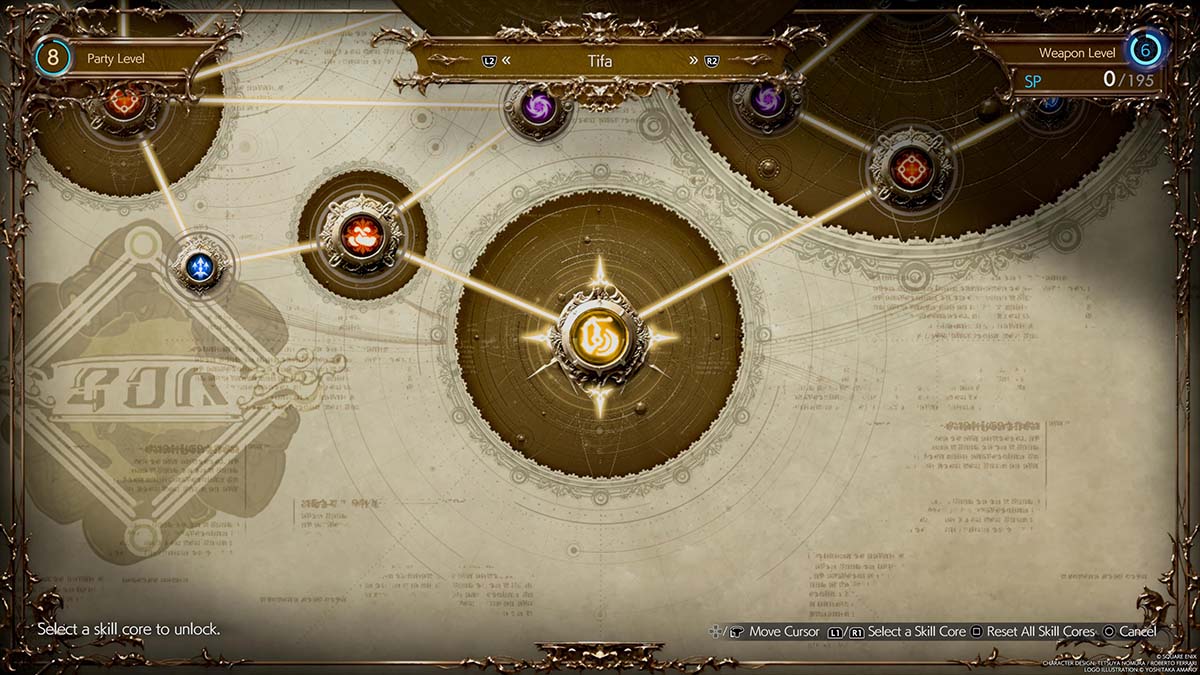Select the bright purple swirl core linked to the orange core
1200x675 pixels.
537,106
